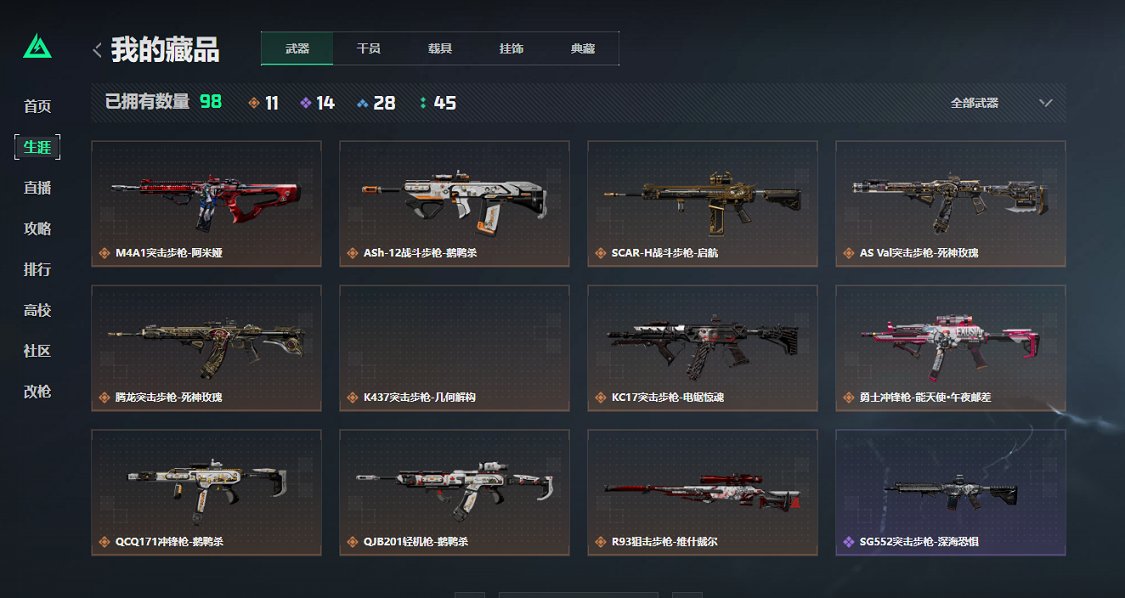Image resolution: width=1125 pixels, height=598 pixels.
Task: Open the 载具 tab
Action: tap(440, 48)
